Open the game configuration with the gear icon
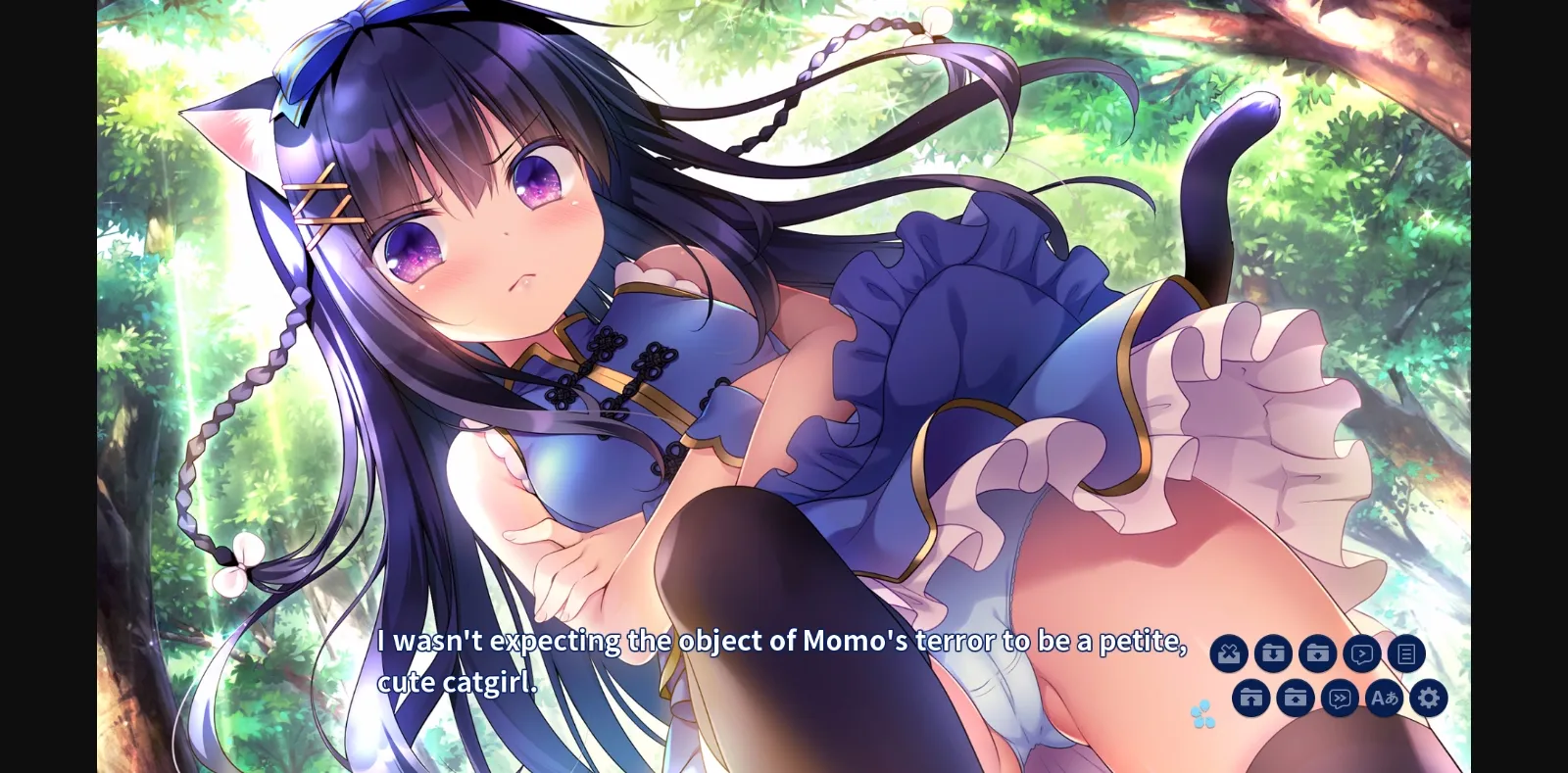This screenshot has height=773, width=1568. tap(1429, 698)
